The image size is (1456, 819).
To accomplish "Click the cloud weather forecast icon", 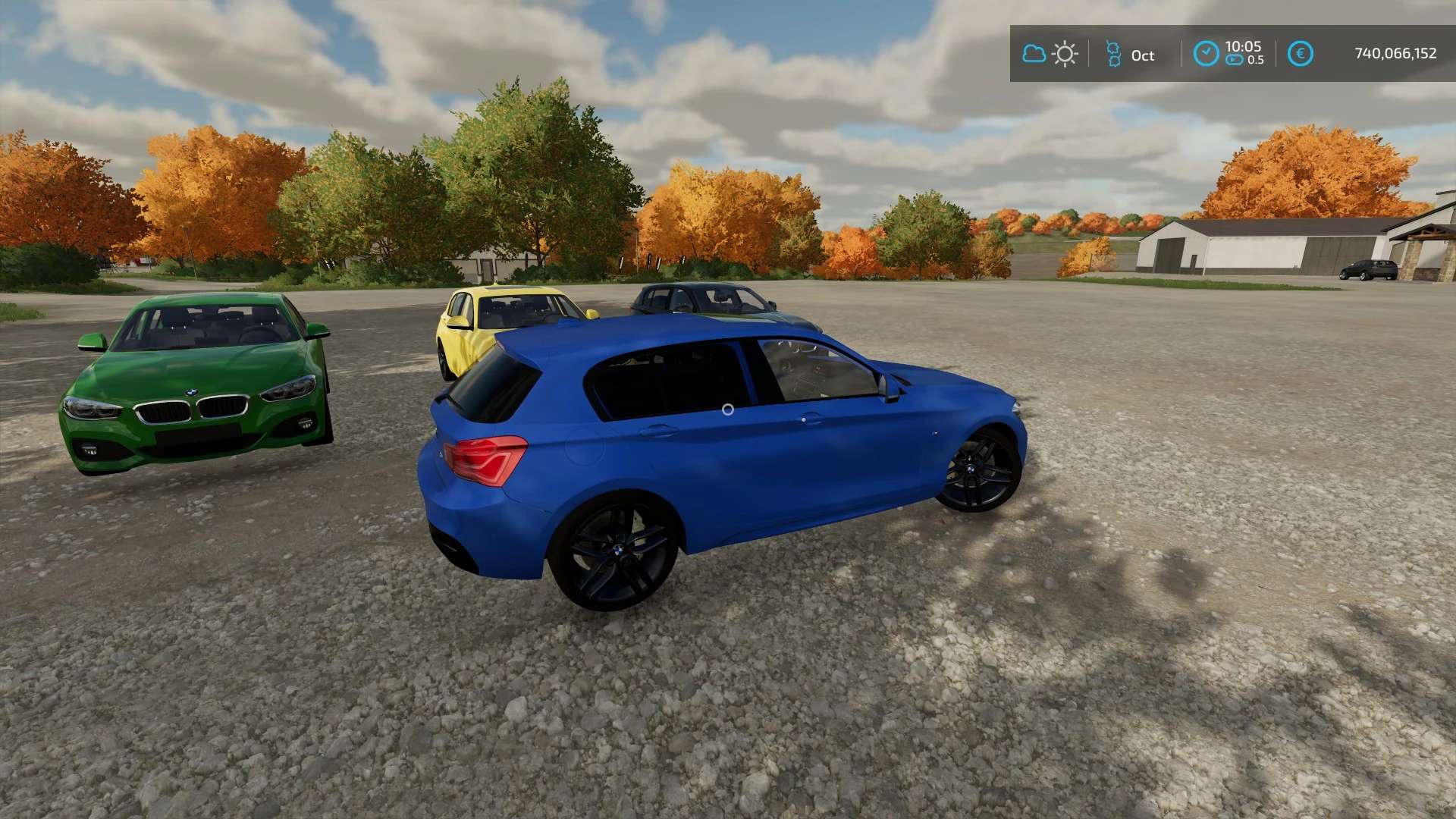I will (1034, 54).
